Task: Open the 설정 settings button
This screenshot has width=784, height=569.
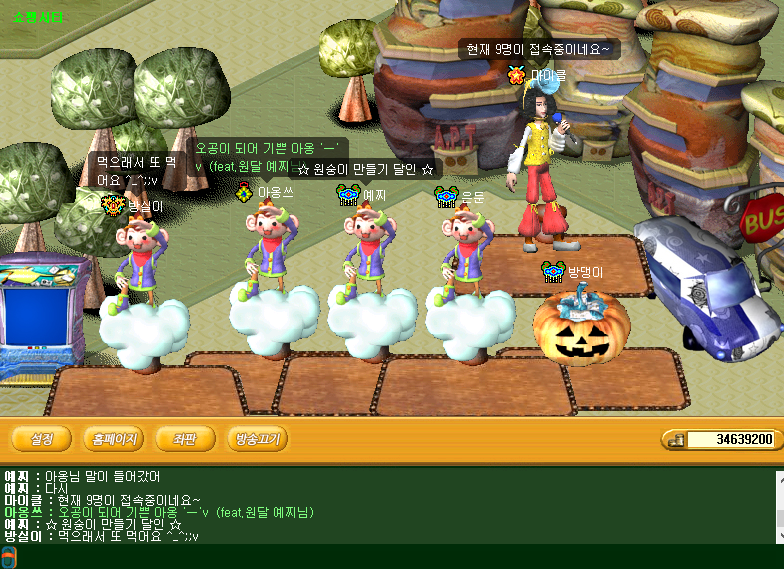Action: coord(41,439)
